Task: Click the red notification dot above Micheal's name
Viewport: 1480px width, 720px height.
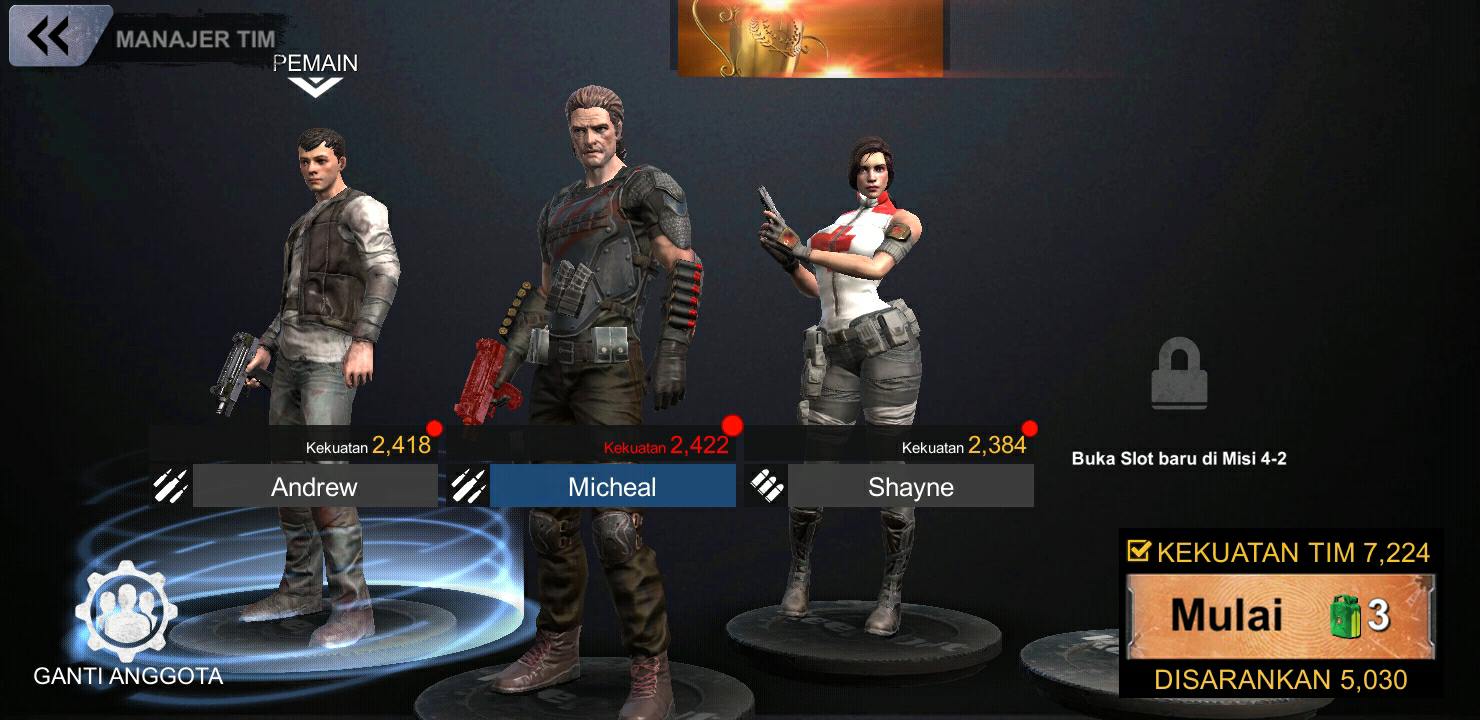Action: coord(734,424)
